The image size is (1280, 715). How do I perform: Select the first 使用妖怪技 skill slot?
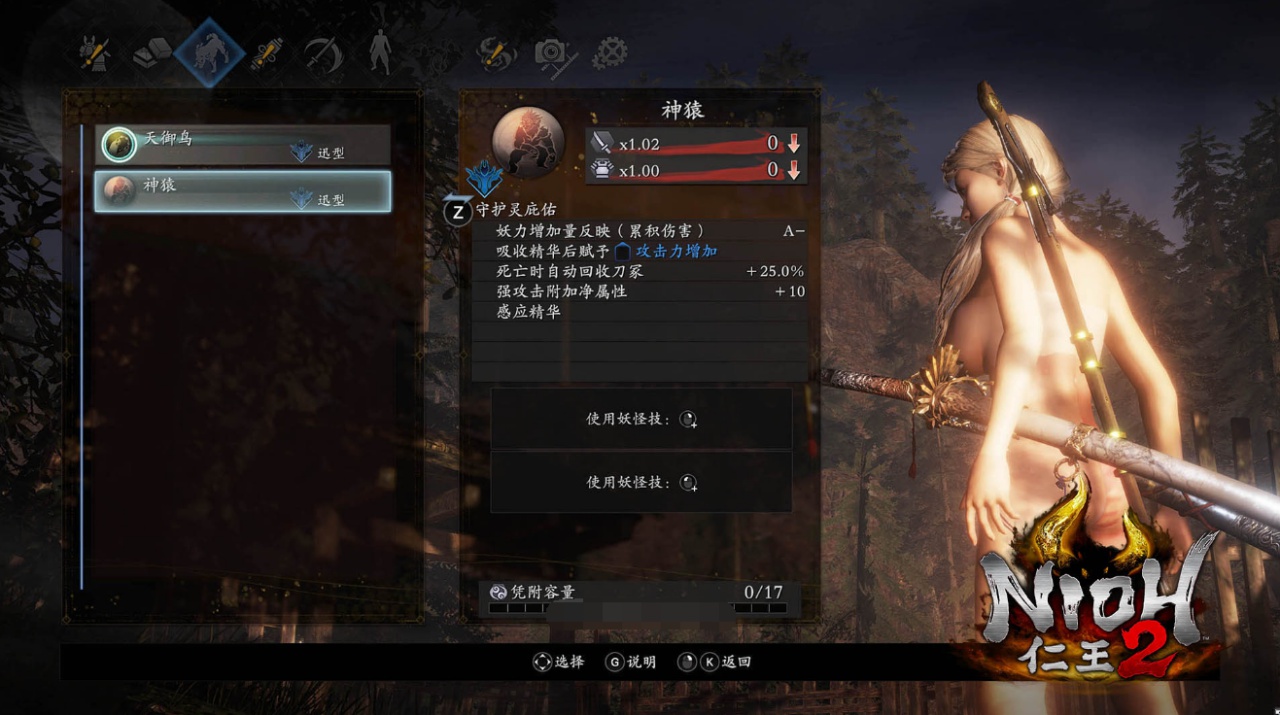[641, 420]
